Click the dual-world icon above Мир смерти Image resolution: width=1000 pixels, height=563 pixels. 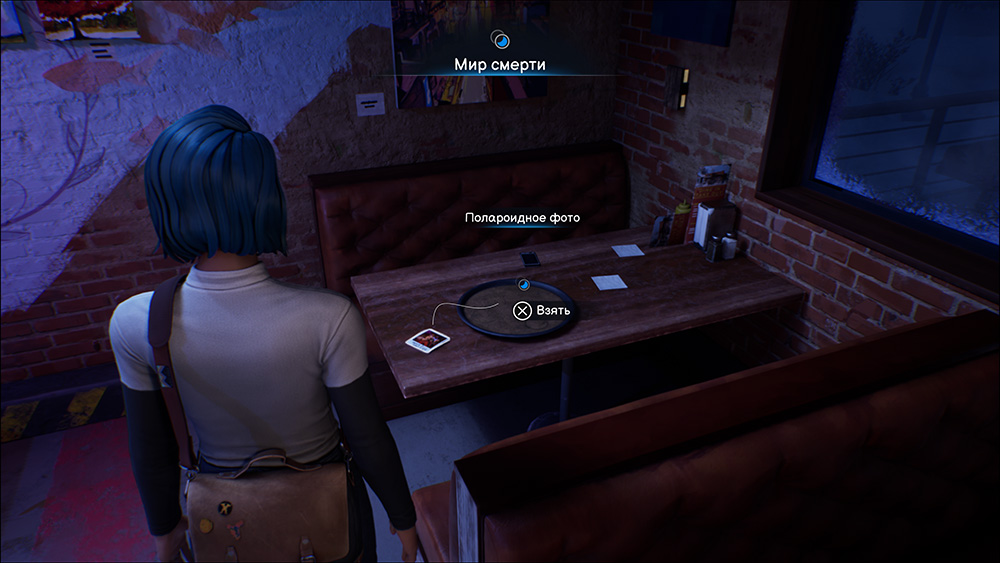tap(501, 40)
